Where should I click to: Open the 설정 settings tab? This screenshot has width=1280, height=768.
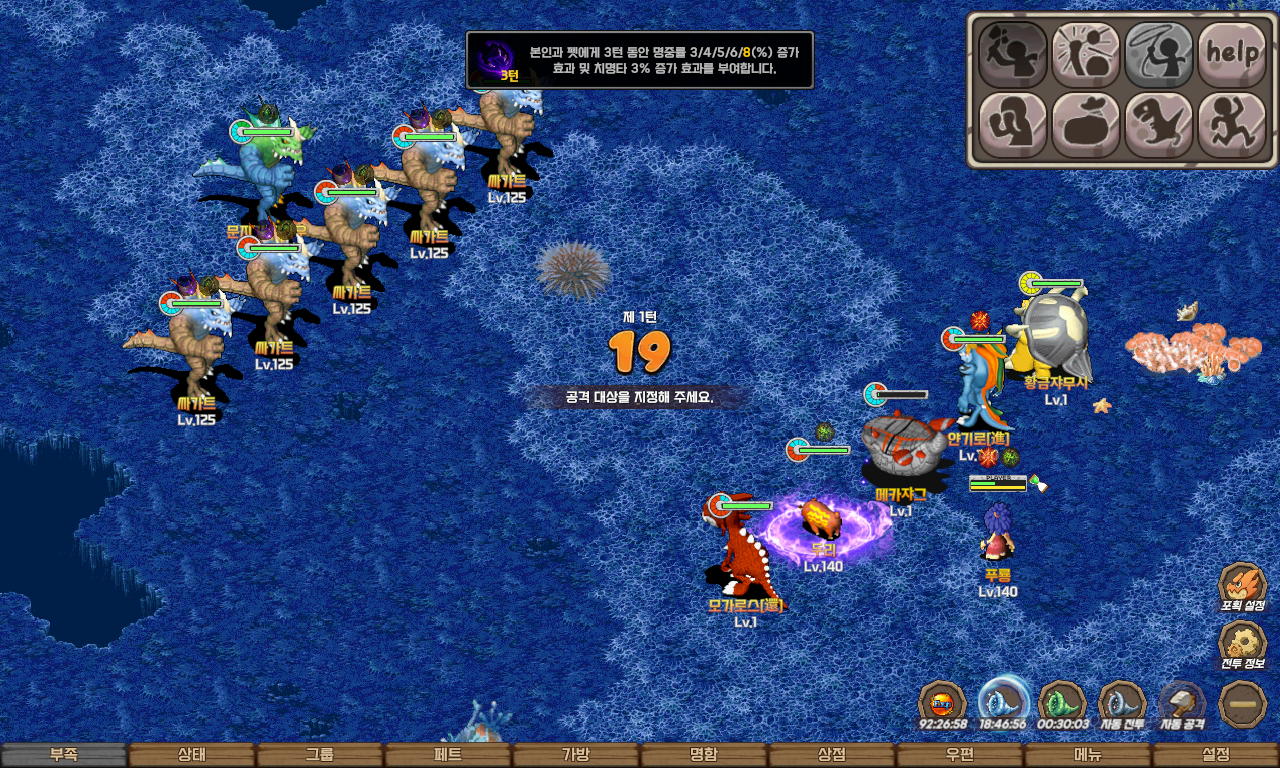pyautogui.click(x=1216, y=755)
